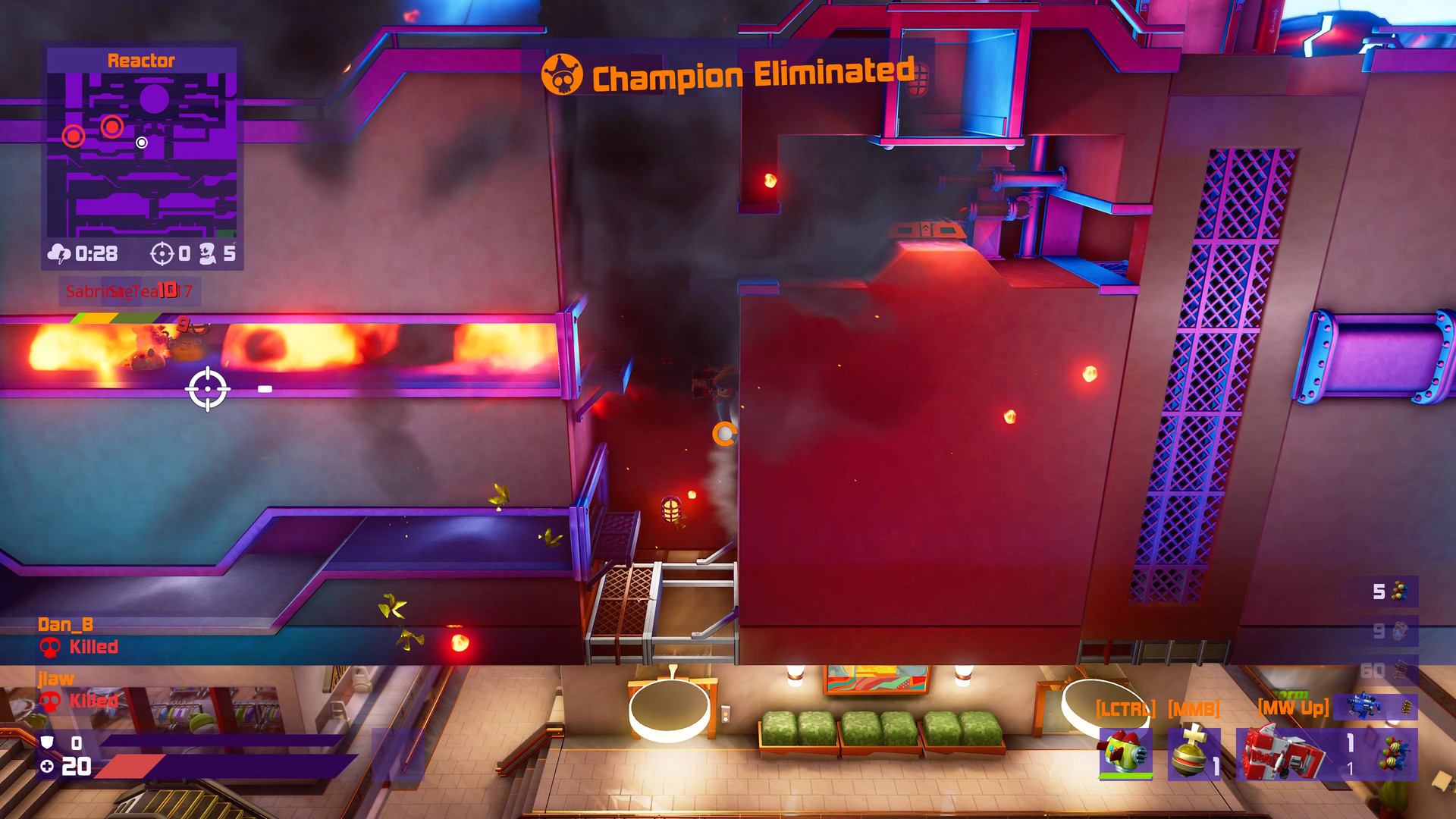Viewport: 1456px width, 819px height.
Task: Click the worm icon showing 5 players remaining
Action: tap(209, 254)
